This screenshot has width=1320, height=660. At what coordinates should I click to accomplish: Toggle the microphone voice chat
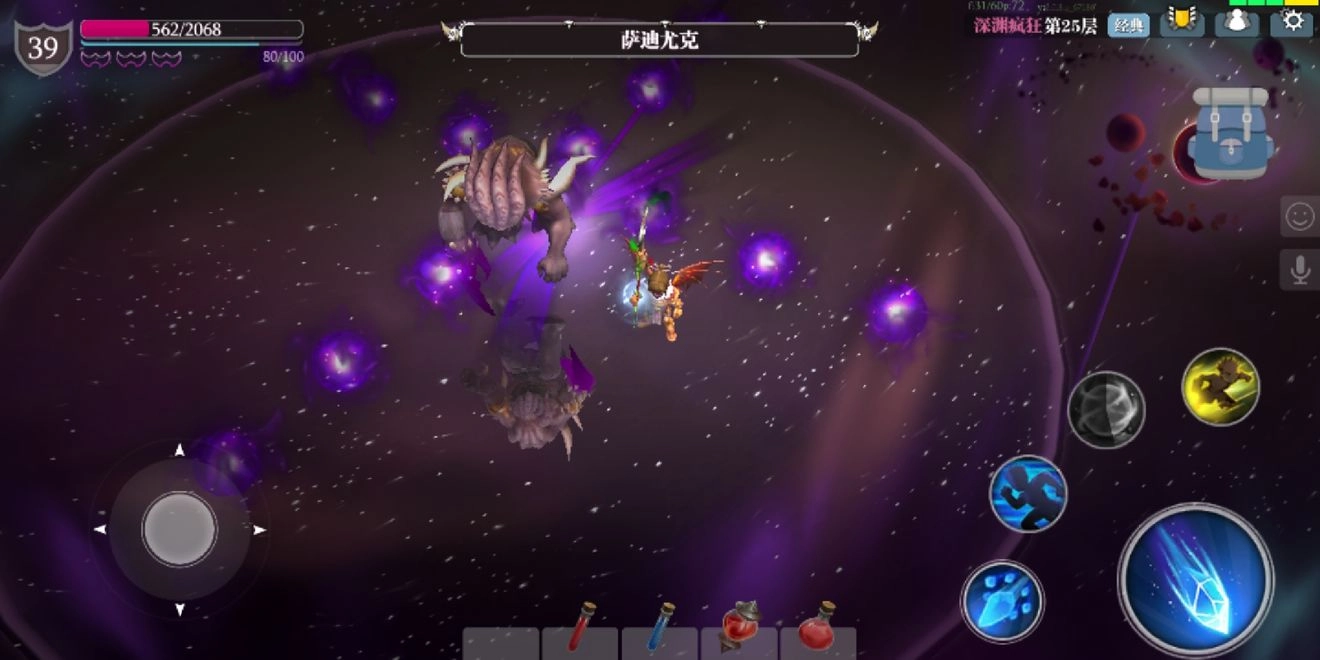point(1300,270)
